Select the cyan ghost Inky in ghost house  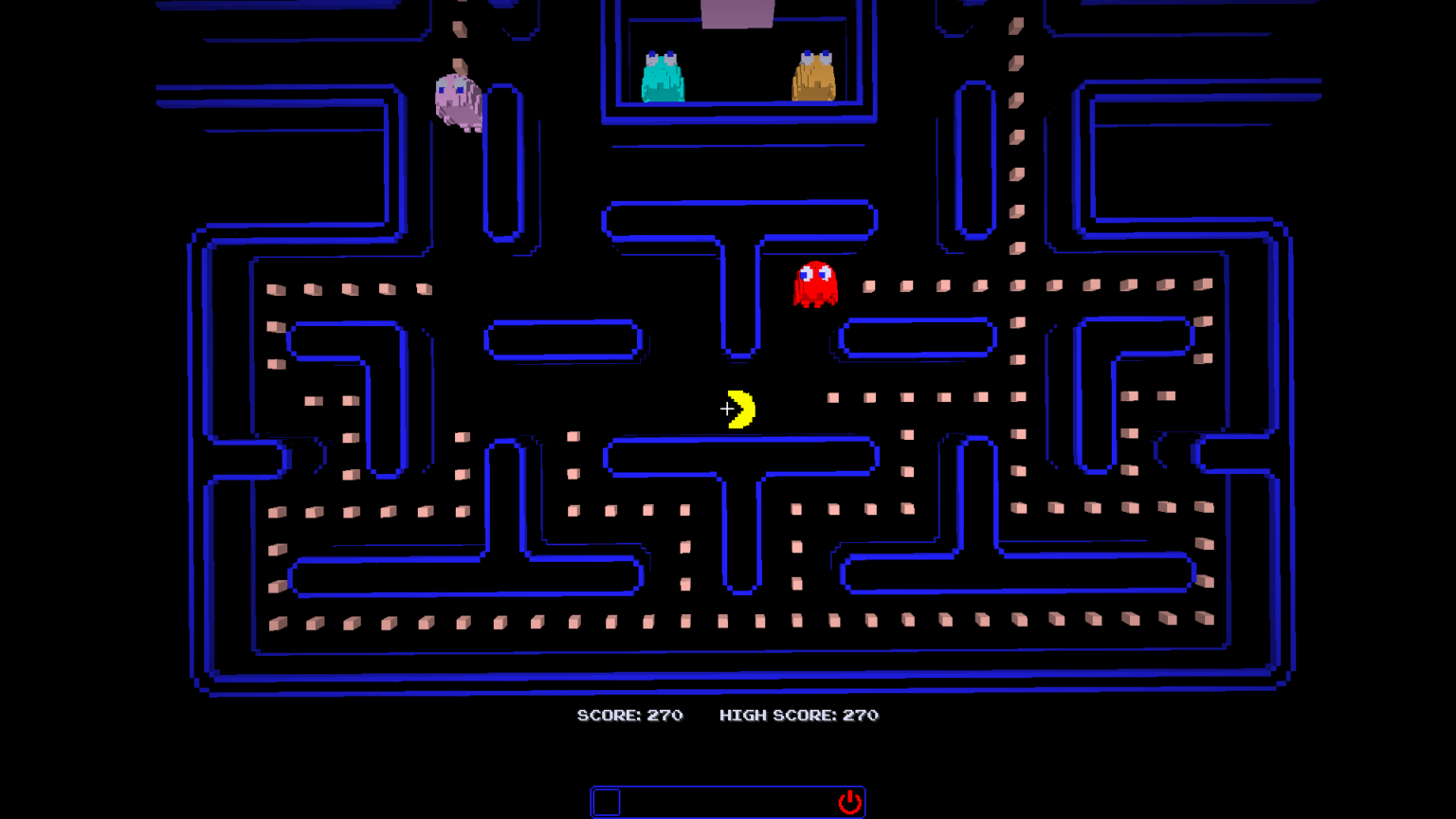tap(662, 76)
